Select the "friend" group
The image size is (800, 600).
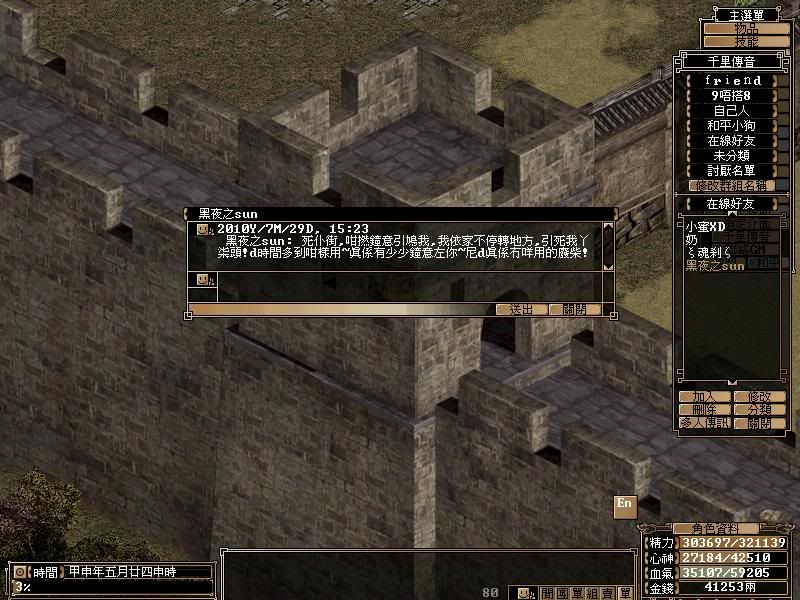733,80
